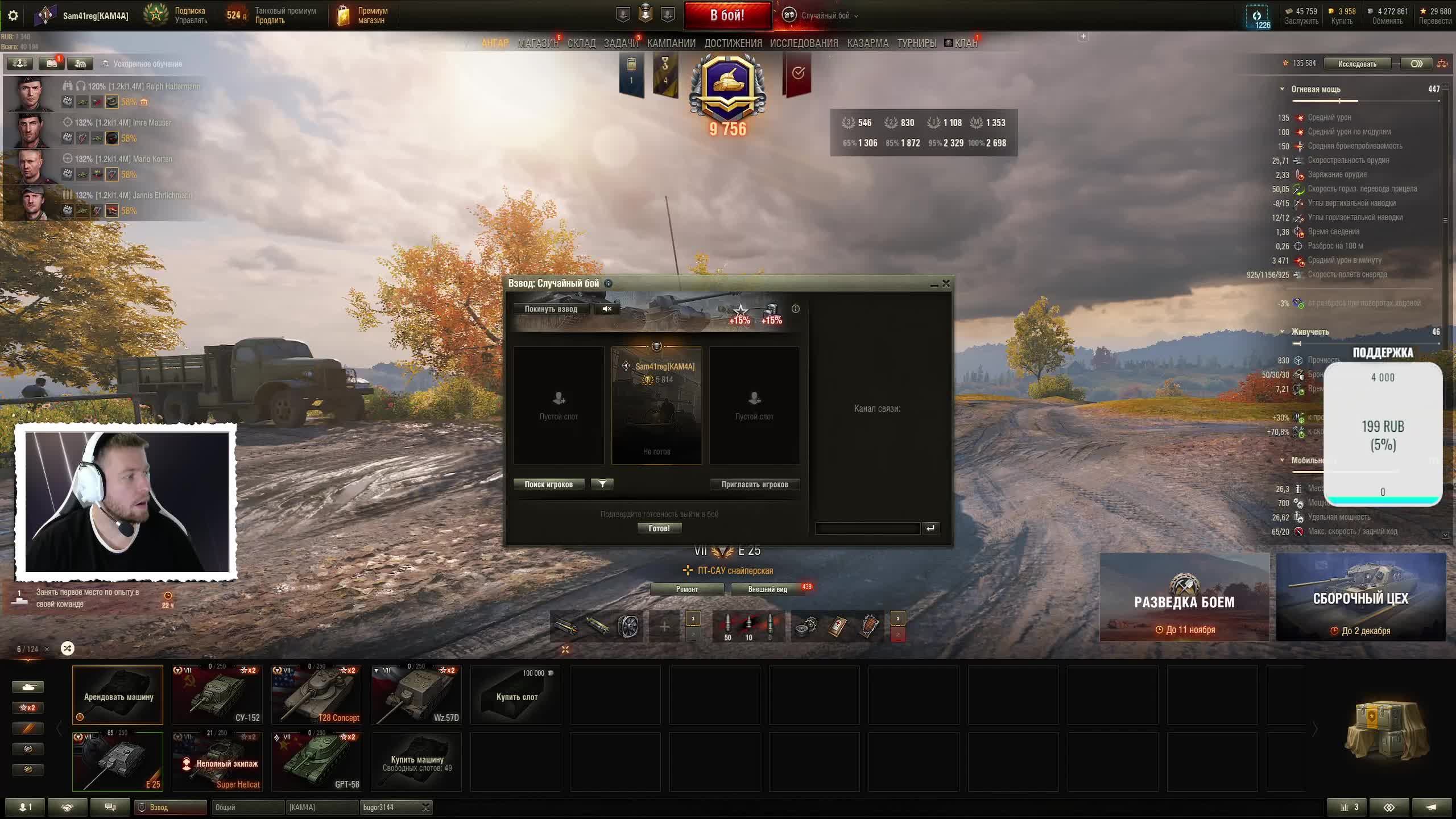Select the Wz.57D tank tile
This screenshot has width=1456, height=819.
coord(416,694)
